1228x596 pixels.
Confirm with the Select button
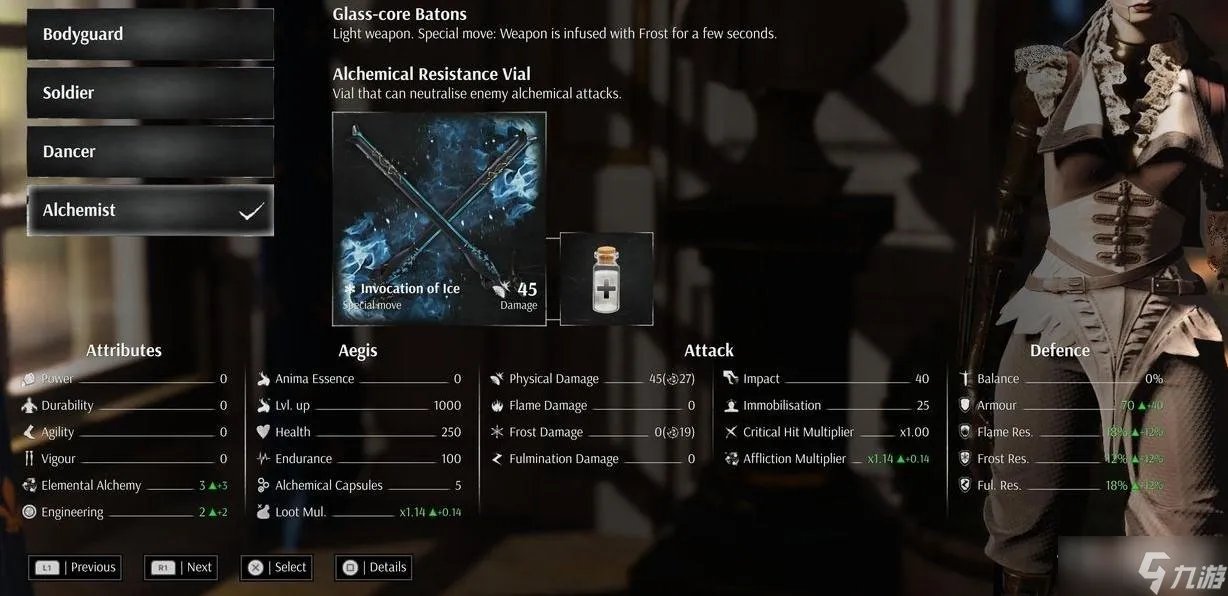277,567
